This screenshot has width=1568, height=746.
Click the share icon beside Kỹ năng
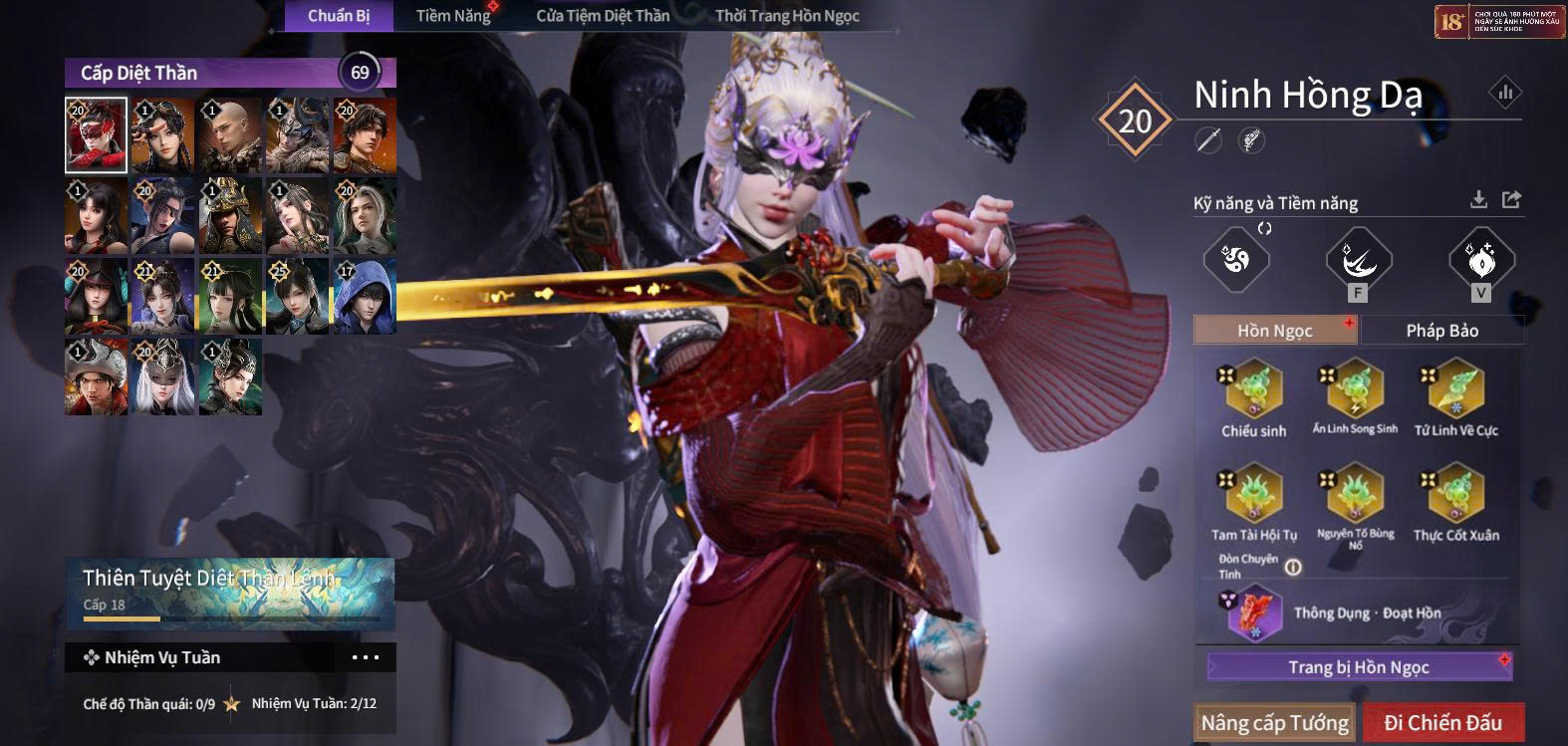(x=1511, y=200)
